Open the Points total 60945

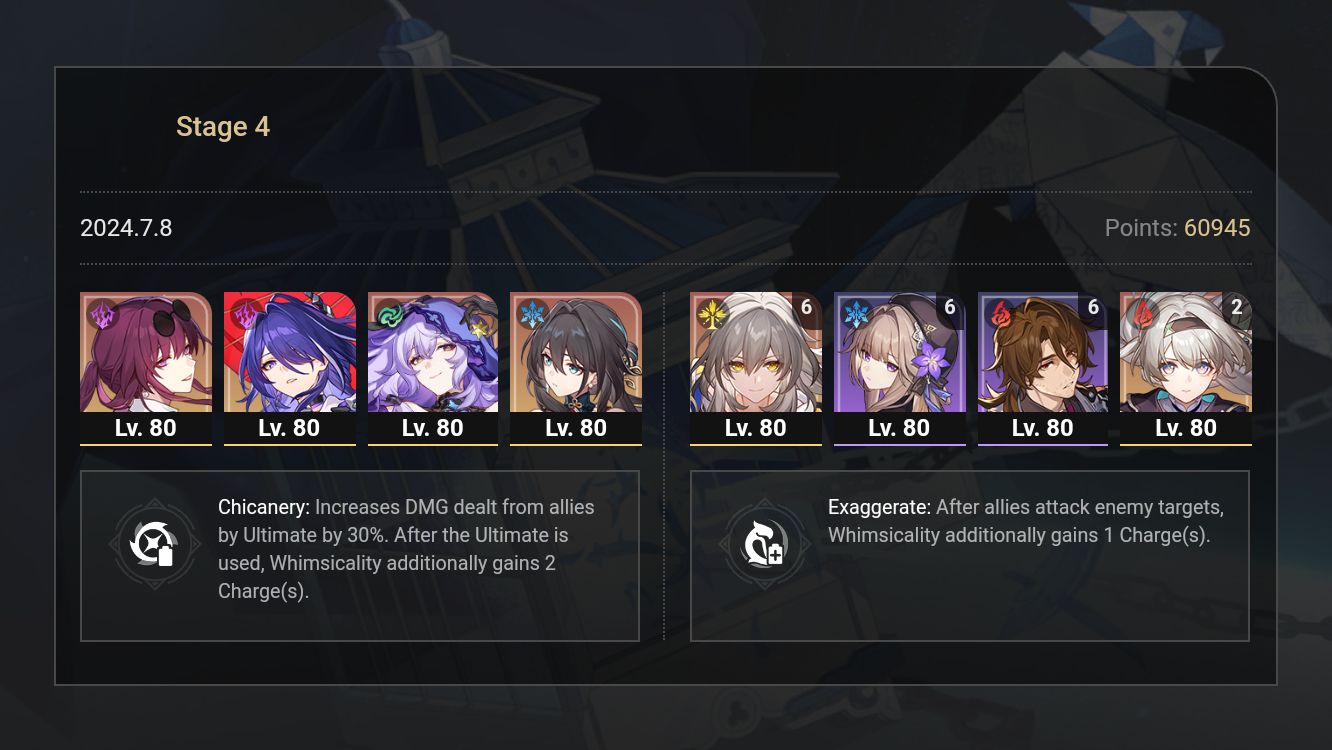pyautogui.click(x=1216, y=228)
